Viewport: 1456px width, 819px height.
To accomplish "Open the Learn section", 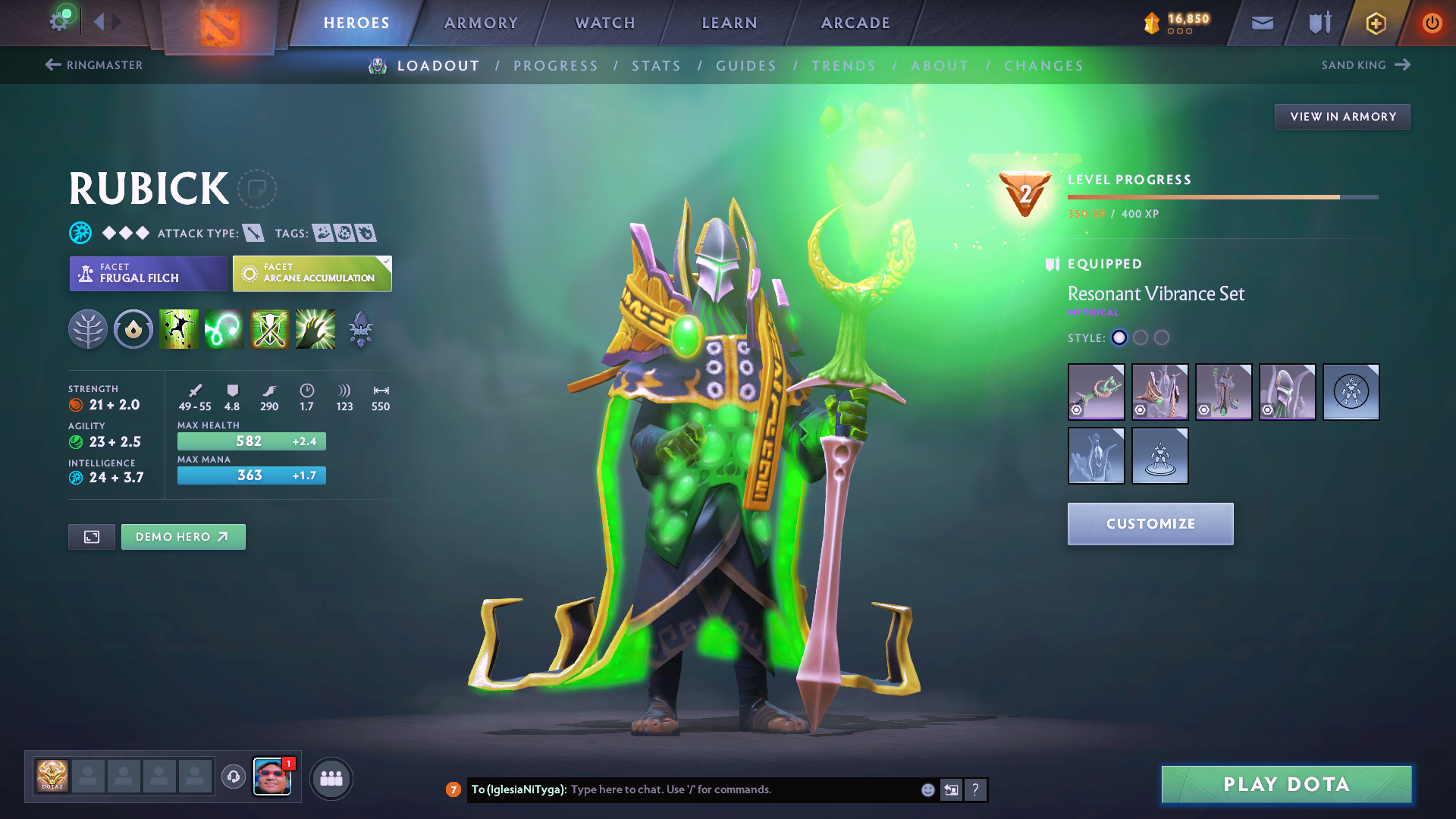I will click(x=730, y=23).
